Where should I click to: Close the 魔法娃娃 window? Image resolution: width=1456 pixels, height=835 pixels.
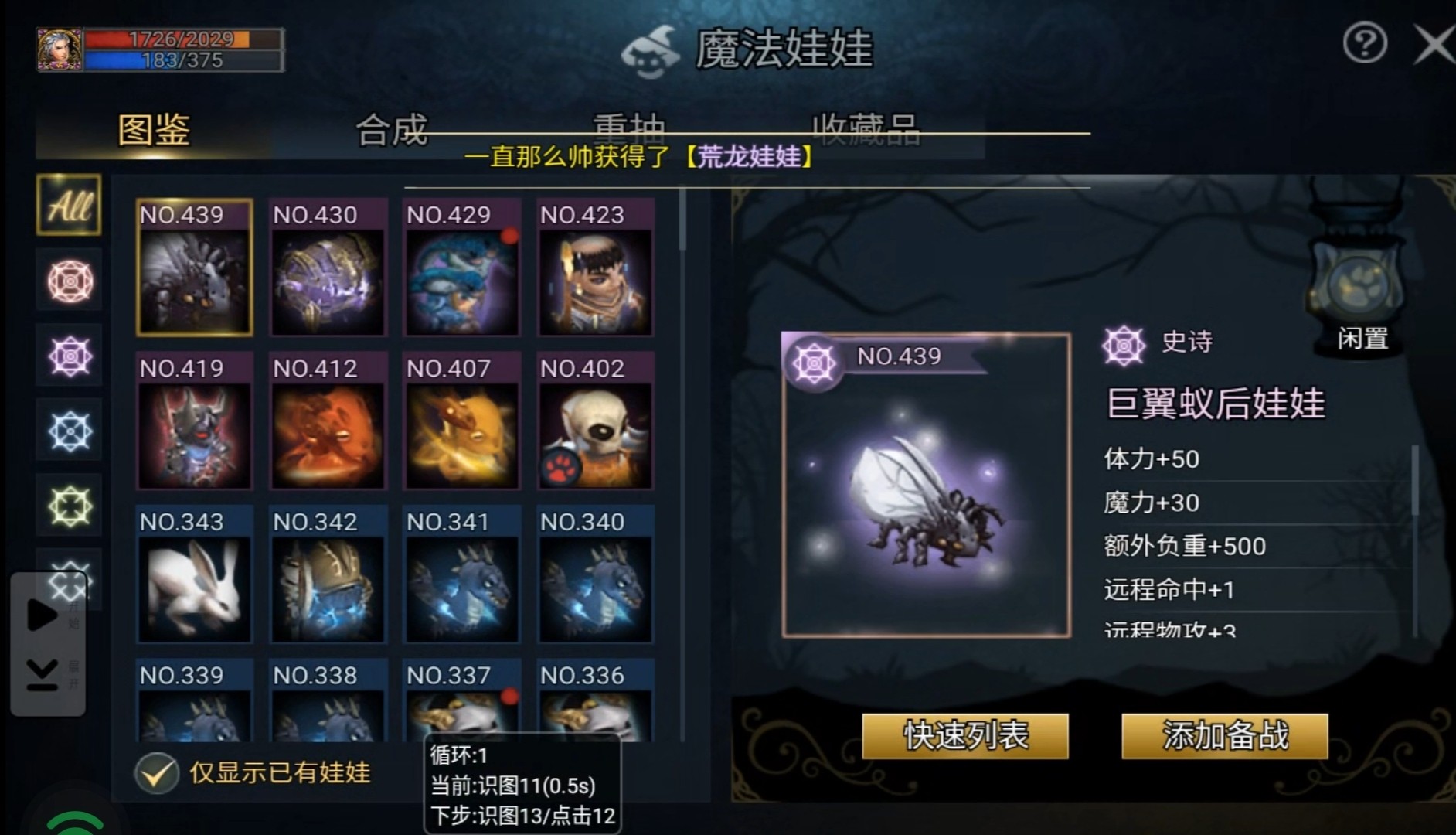1434,45
